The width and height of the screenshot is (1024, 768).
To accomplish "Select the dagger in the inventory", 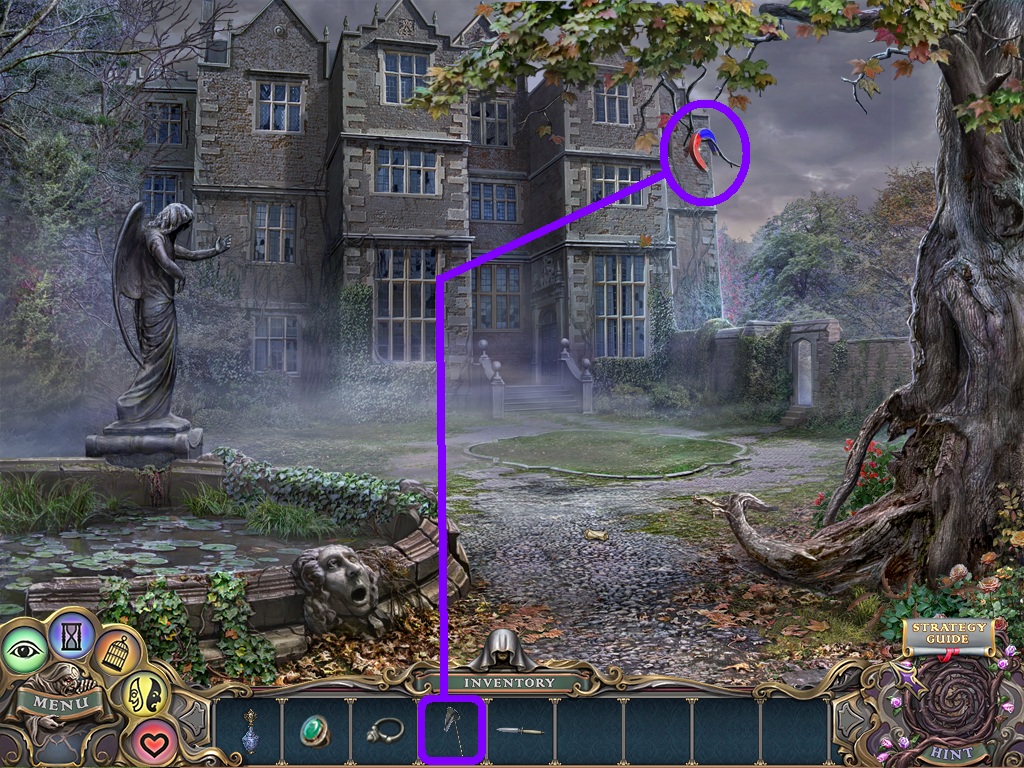I will [x=520, y=731].
